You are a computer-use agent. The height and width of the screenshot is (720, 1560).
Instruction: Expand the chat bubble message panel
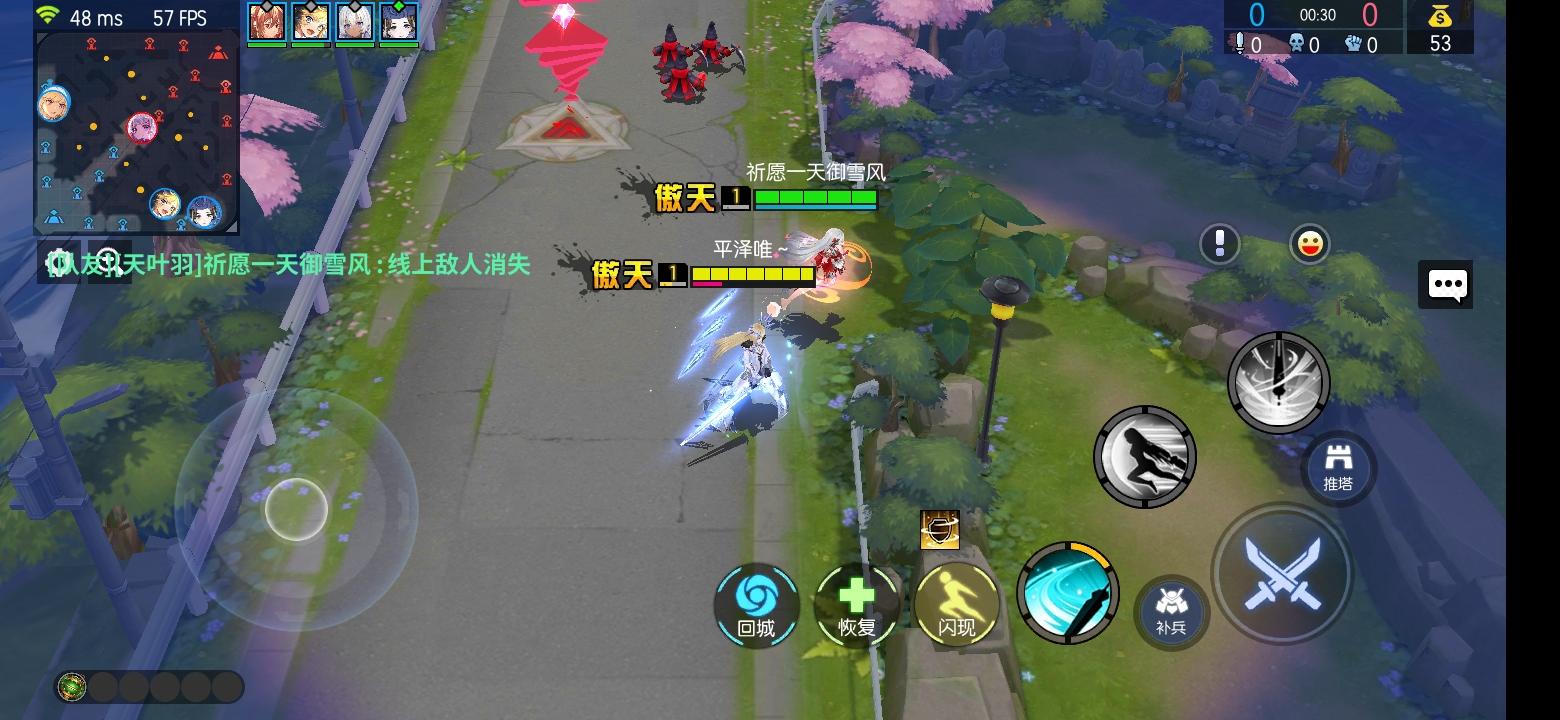(1445, 284)
